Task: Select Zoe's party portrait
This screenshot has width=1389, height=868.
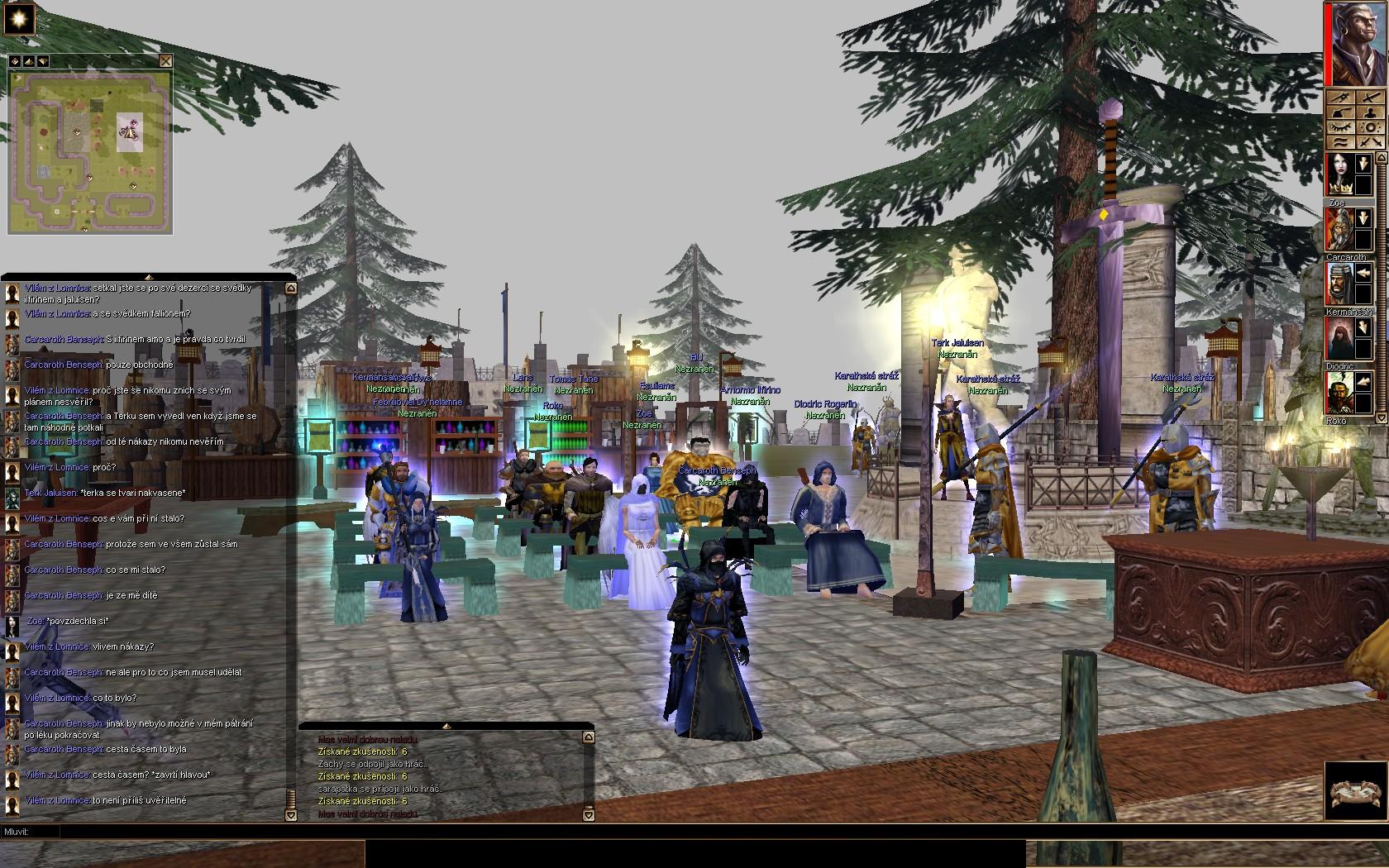Action: click(1338, 174)
